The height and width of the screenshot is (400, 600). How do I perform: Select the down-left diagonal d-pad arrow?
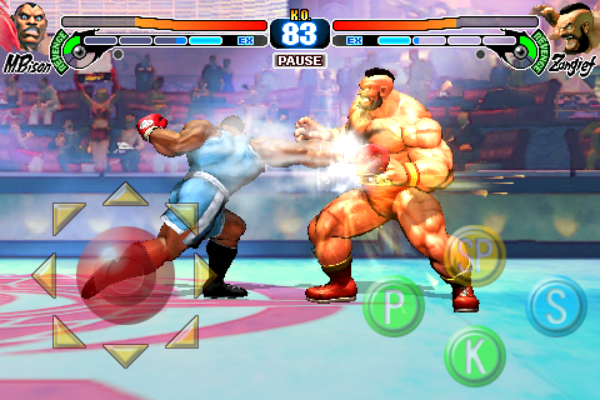pyautogui.click(x=67, y=331)
